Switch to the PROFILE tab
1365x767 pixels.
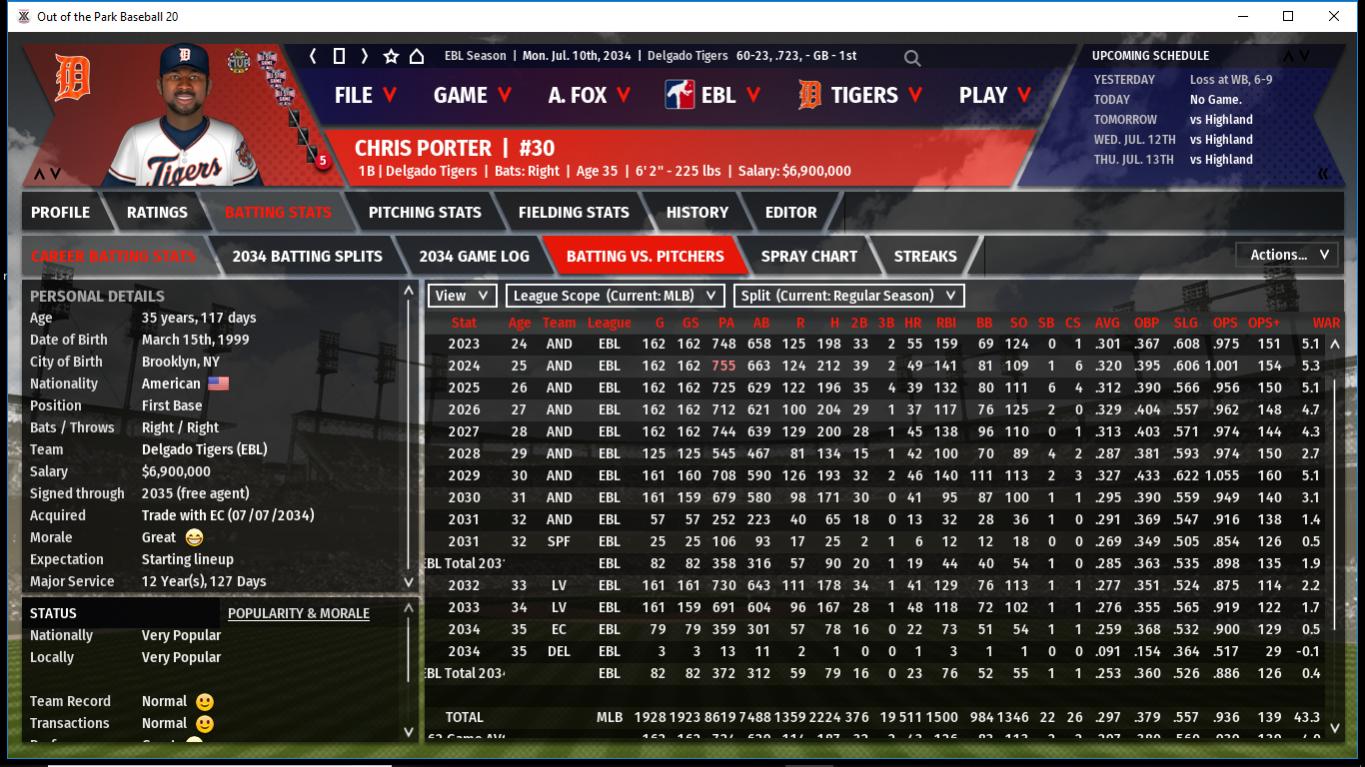click(x=60, y=212)
